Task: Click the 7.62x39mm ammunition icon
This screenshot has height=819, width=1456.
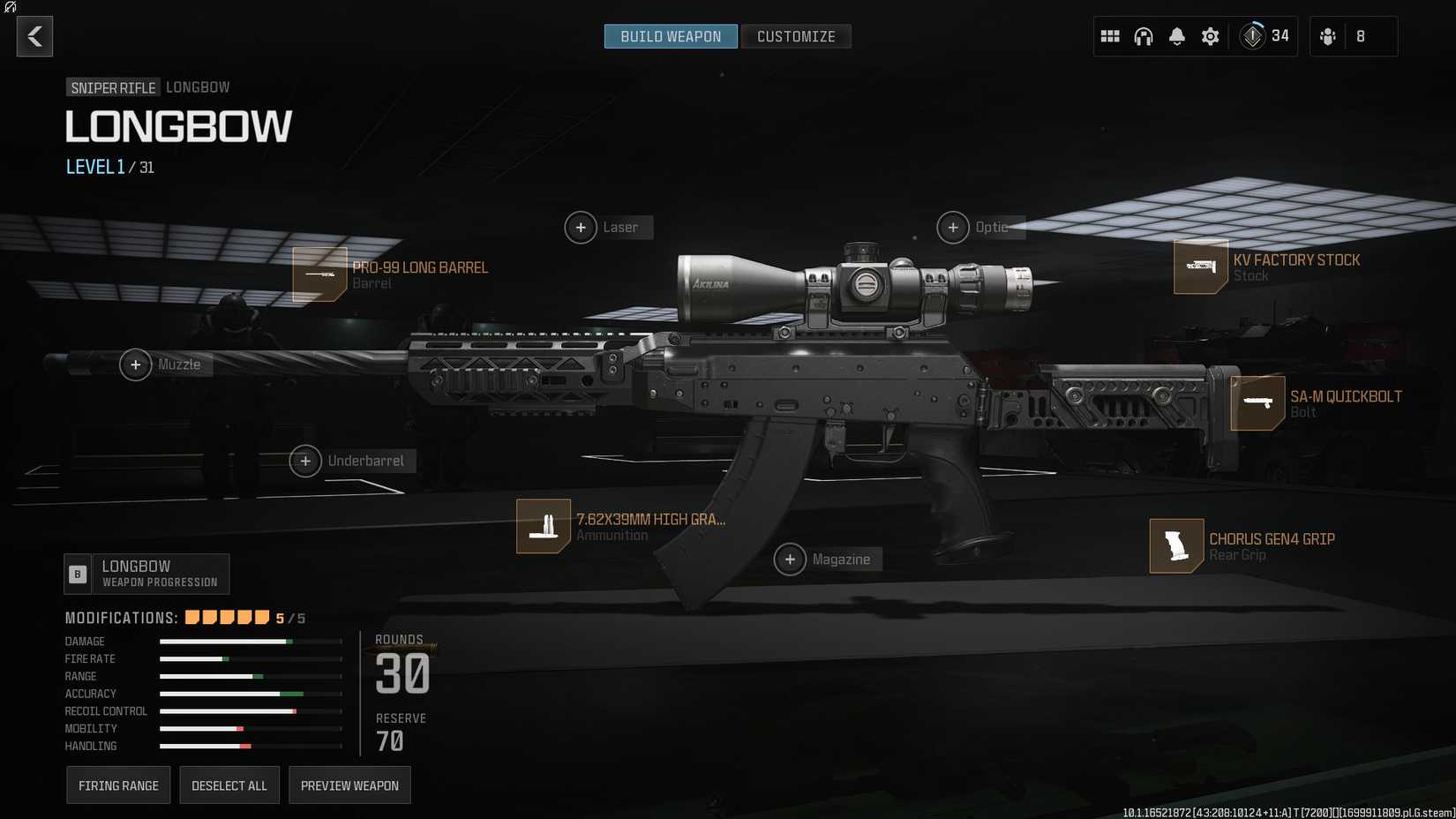Action: coord(544,526)
